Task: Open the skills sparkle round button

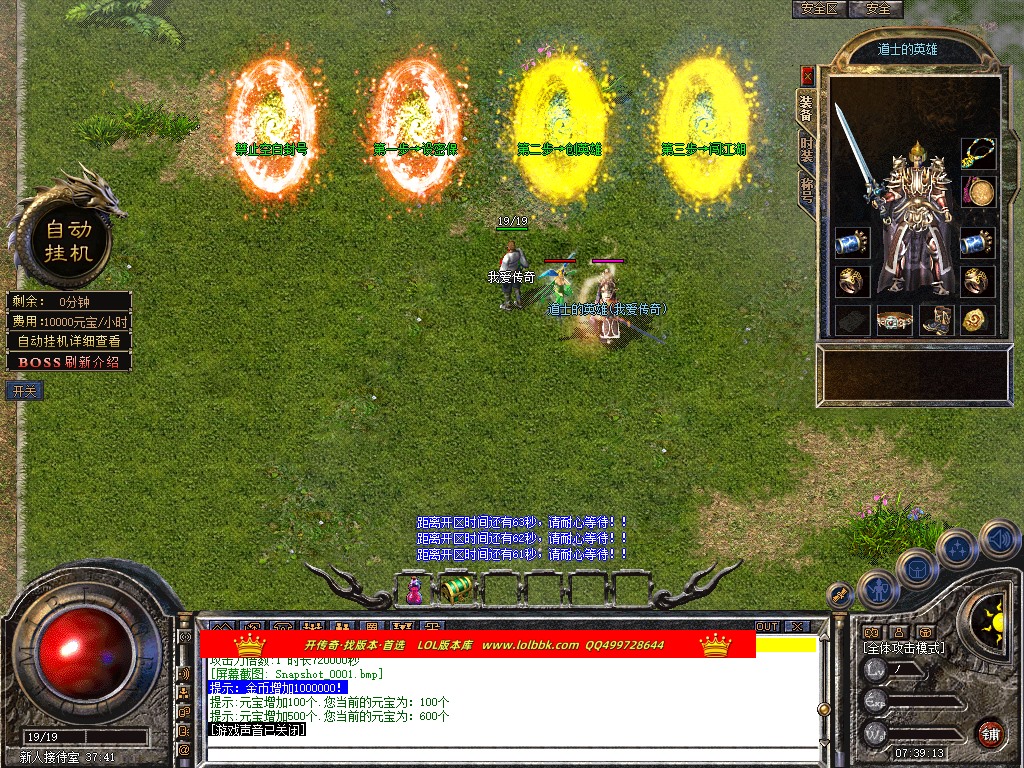Action: coord(957,549)
